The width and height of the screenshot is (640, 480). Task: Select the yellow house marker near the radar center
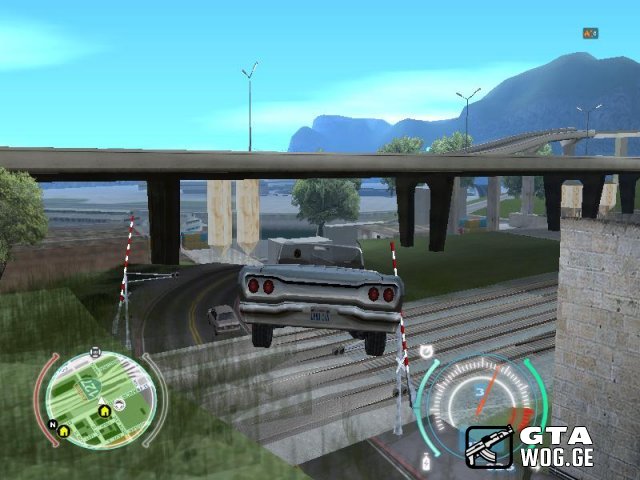tap(104, 410)
